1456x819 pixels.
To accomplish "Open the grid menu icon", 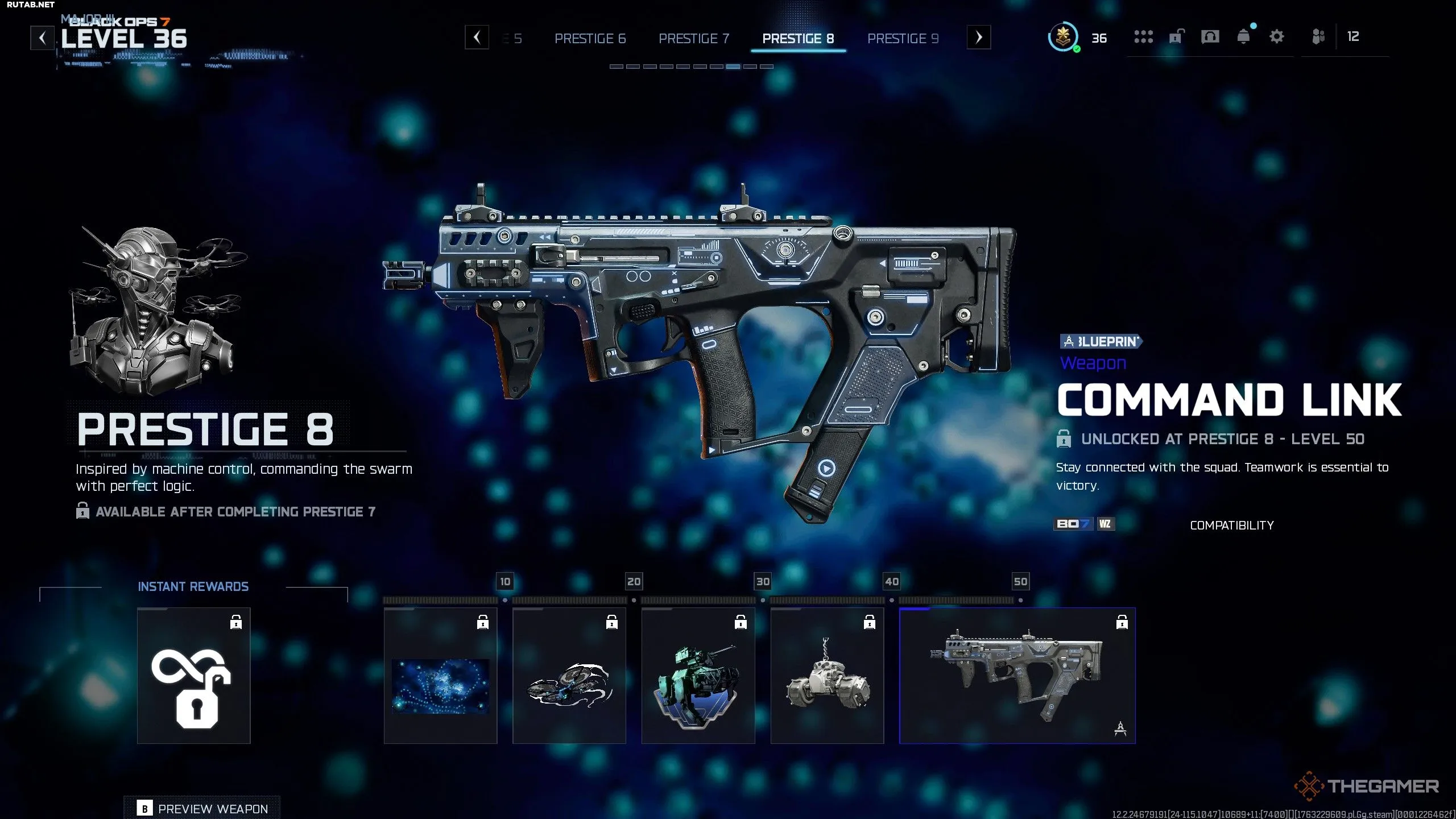I will click(1143, 37).
